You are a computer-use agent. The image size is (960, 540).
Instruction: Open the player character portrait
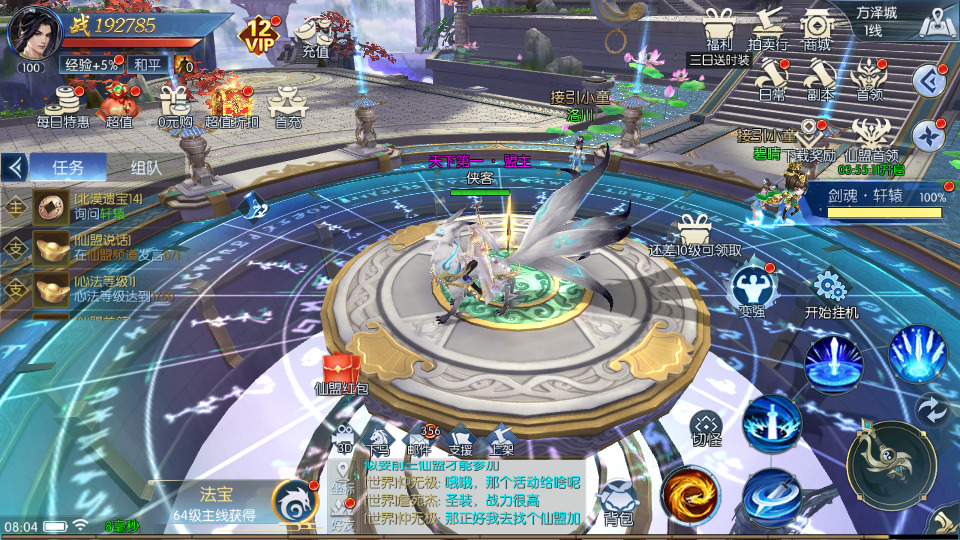click(34, 34)
